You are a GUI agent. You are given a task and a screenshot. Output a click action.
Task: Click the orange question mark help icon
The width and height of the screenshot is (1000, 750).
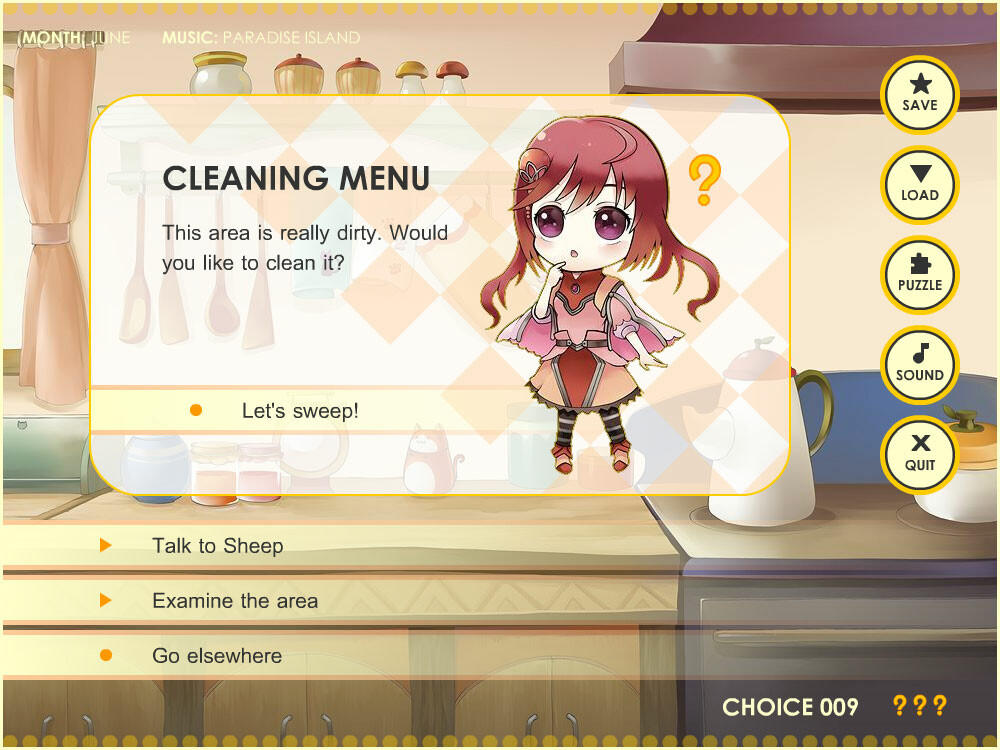pos(704,180)
